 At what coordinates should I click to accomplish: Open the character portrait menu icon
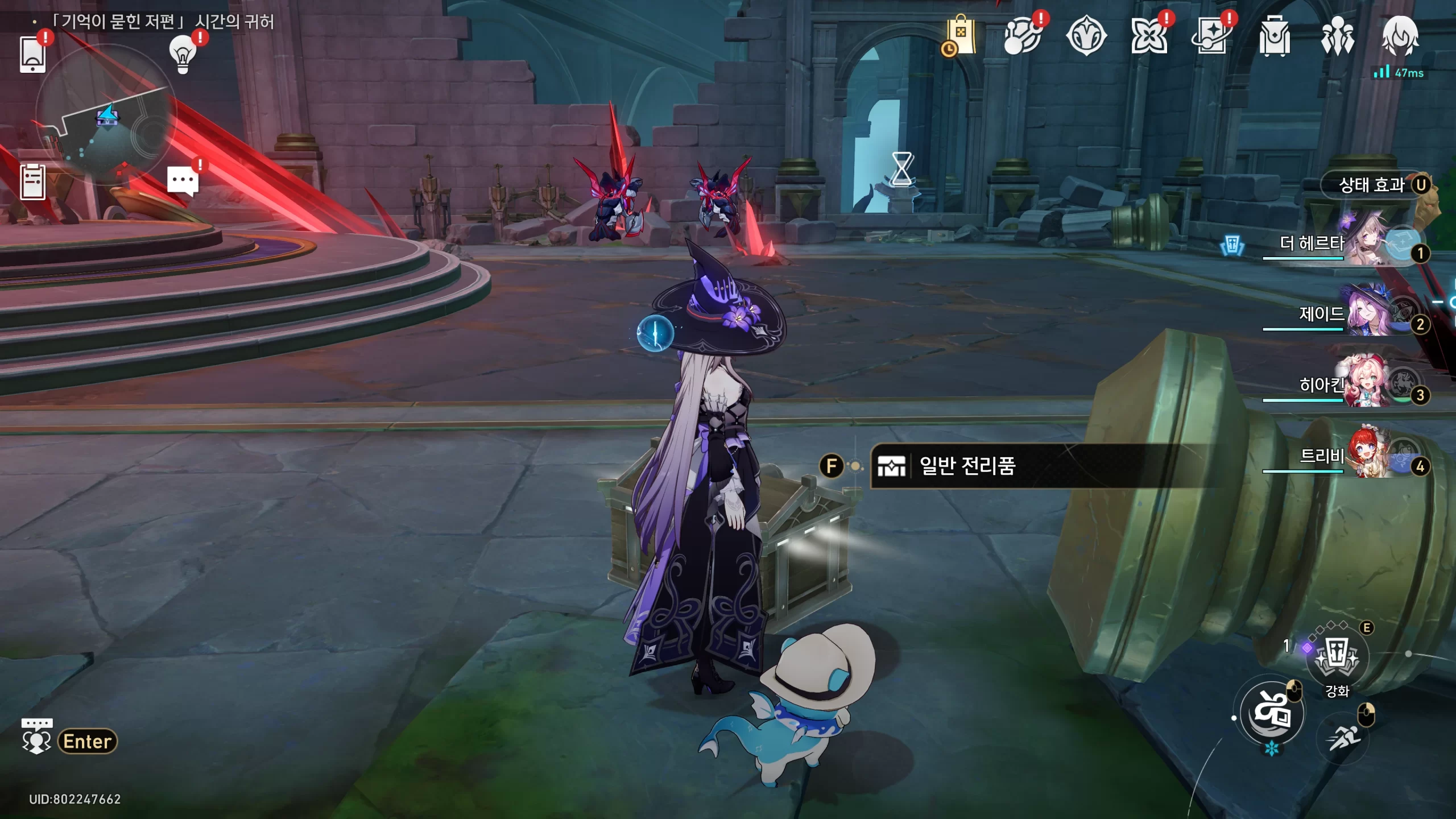click(x=1400, y=36)
